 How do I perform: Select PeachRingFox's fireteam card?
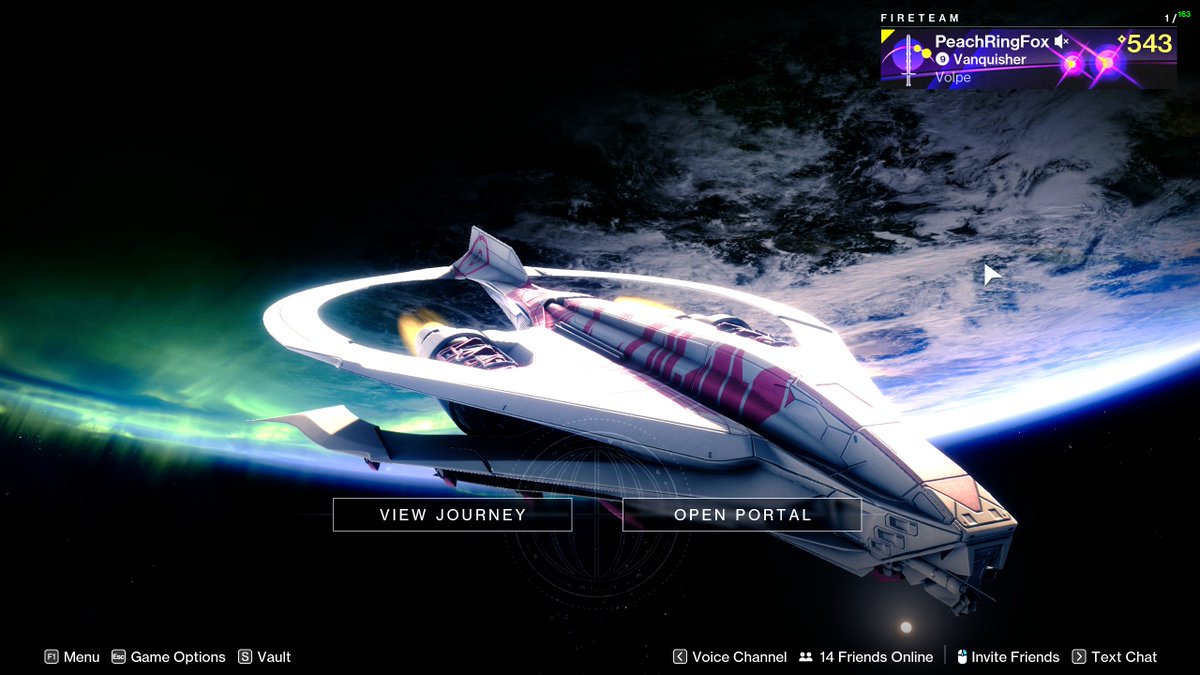point(1027,59)
